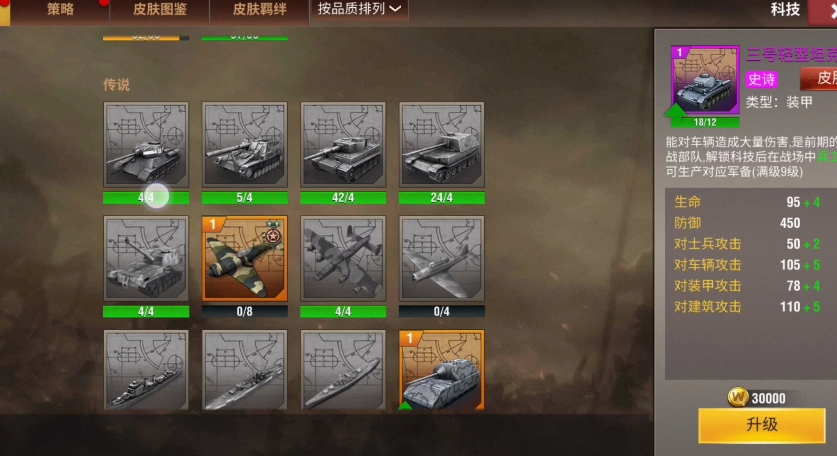Pick the twin-engine bomber card showing 4/4
This screenshot has width=837, height=456.
343,259
